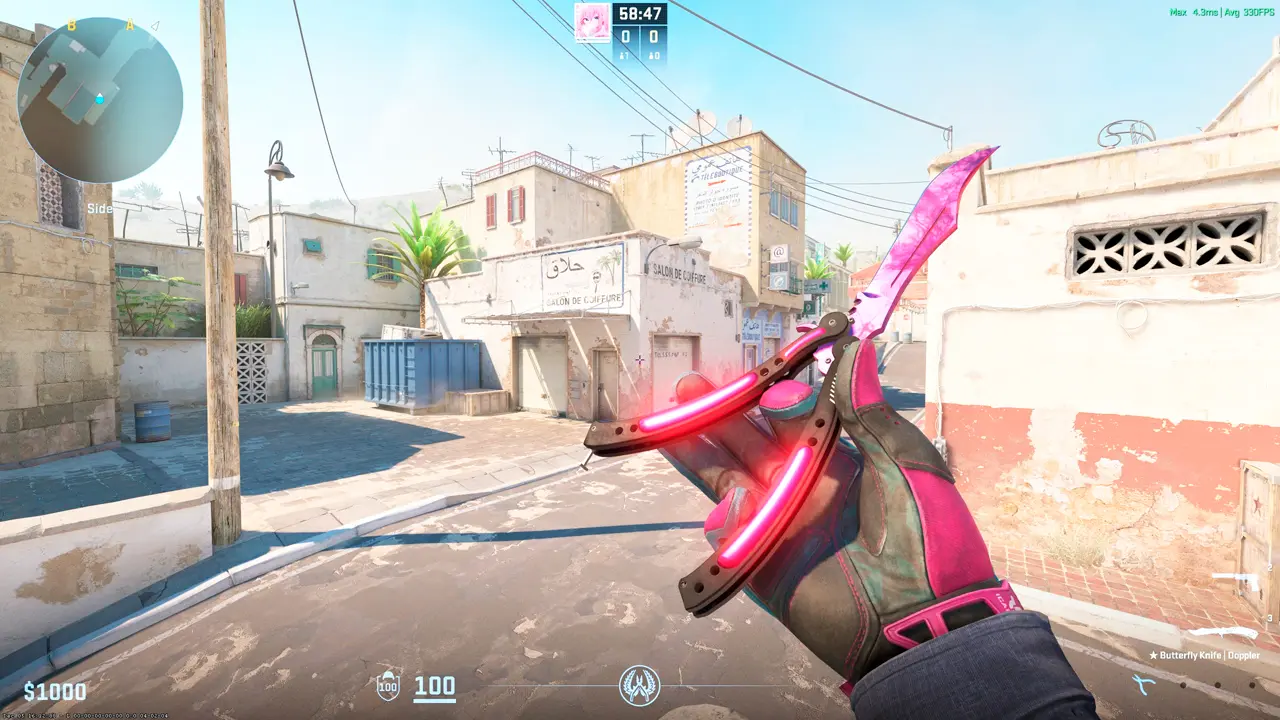
Task: Select the pink-haired player avatar
Action: (592, 22)
